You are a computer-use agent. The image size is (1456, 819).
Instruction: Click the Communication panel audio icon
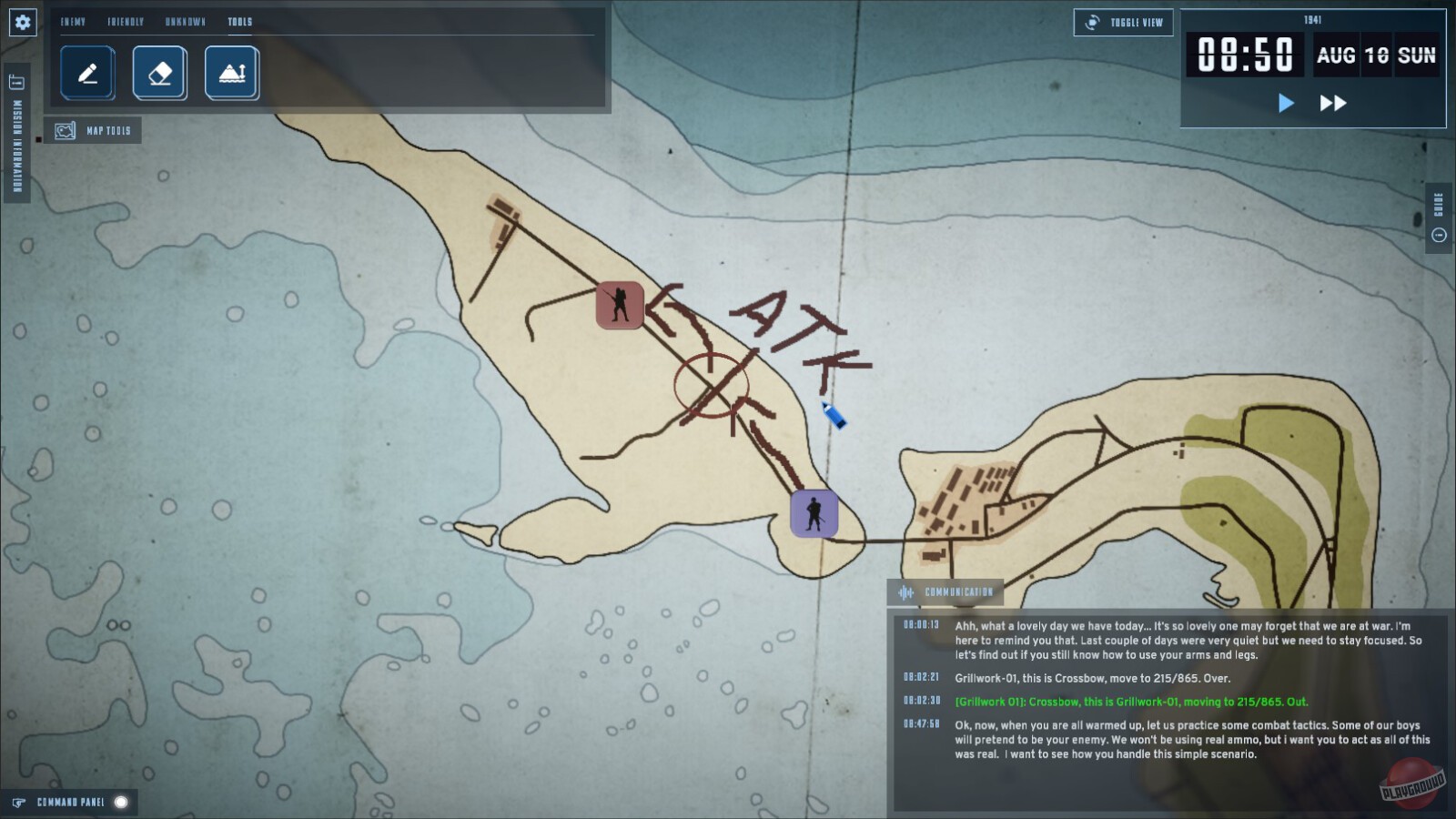[905, 591]
